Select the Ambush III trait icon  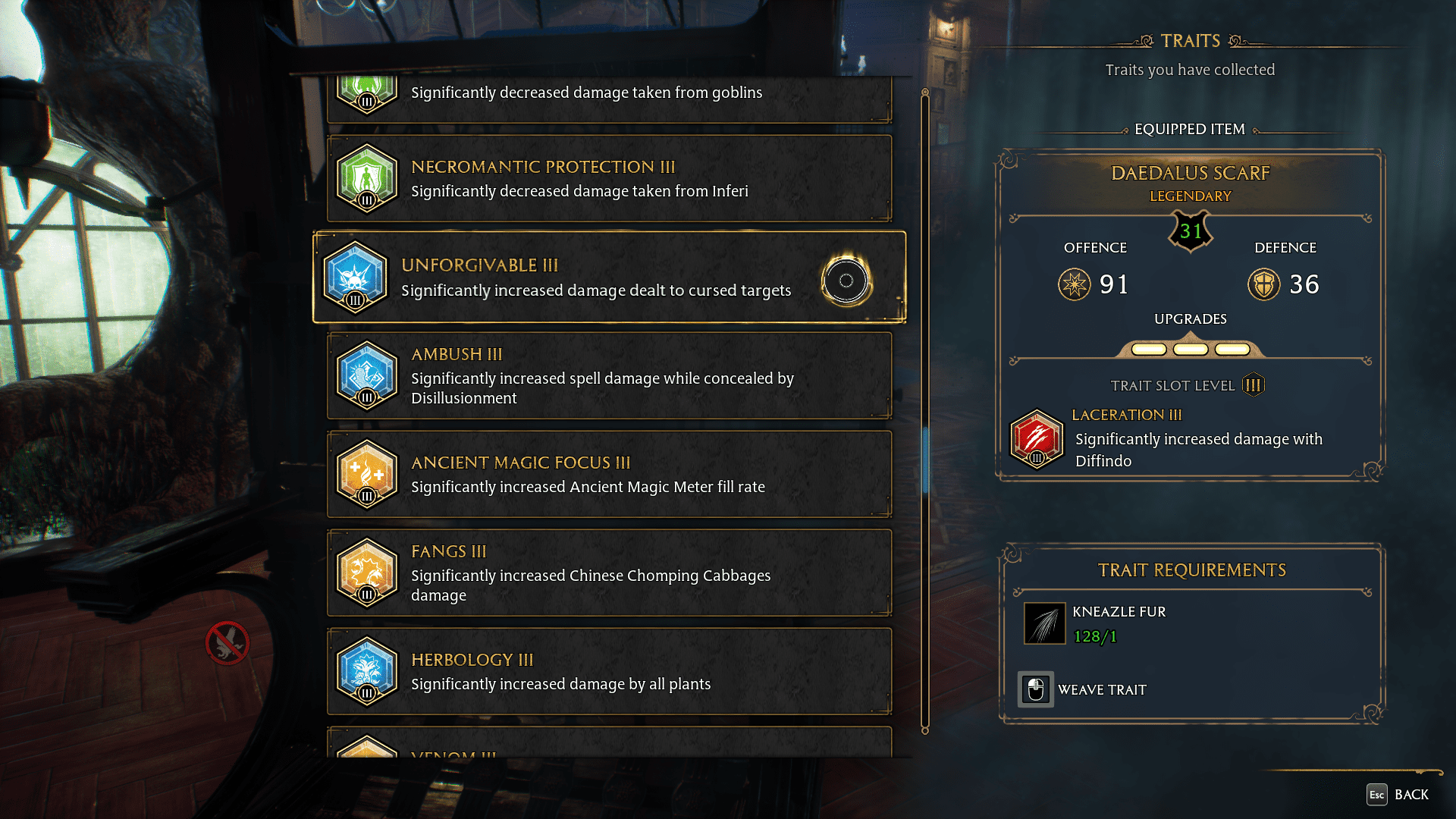pyautogui.click(x=367, y=375)
